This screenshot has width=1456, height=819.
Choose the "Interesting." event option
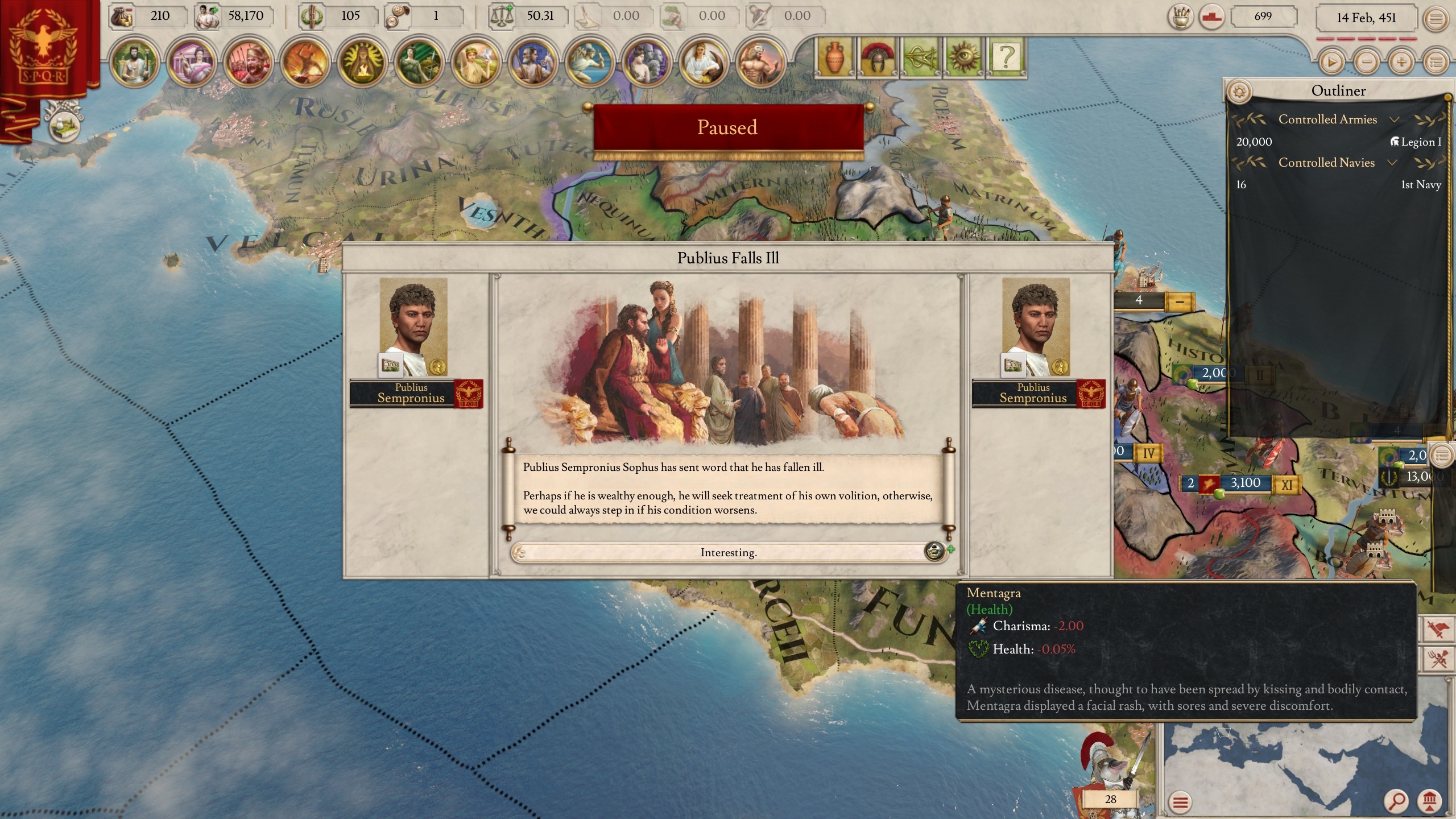pos(728,552)
